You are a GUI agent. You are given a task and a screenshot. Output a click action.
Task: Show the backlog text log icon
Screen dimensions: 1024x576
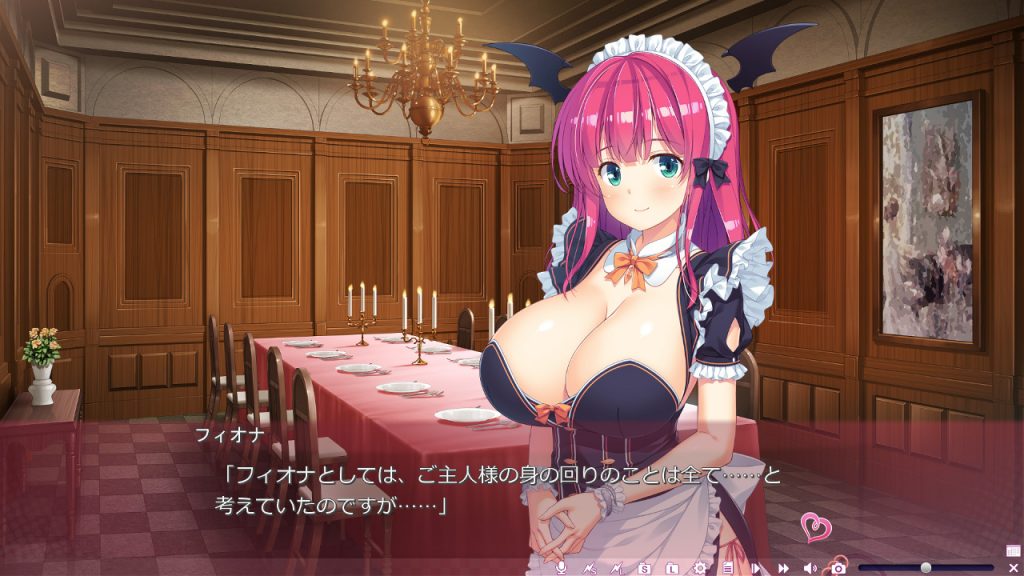point(728,568)
